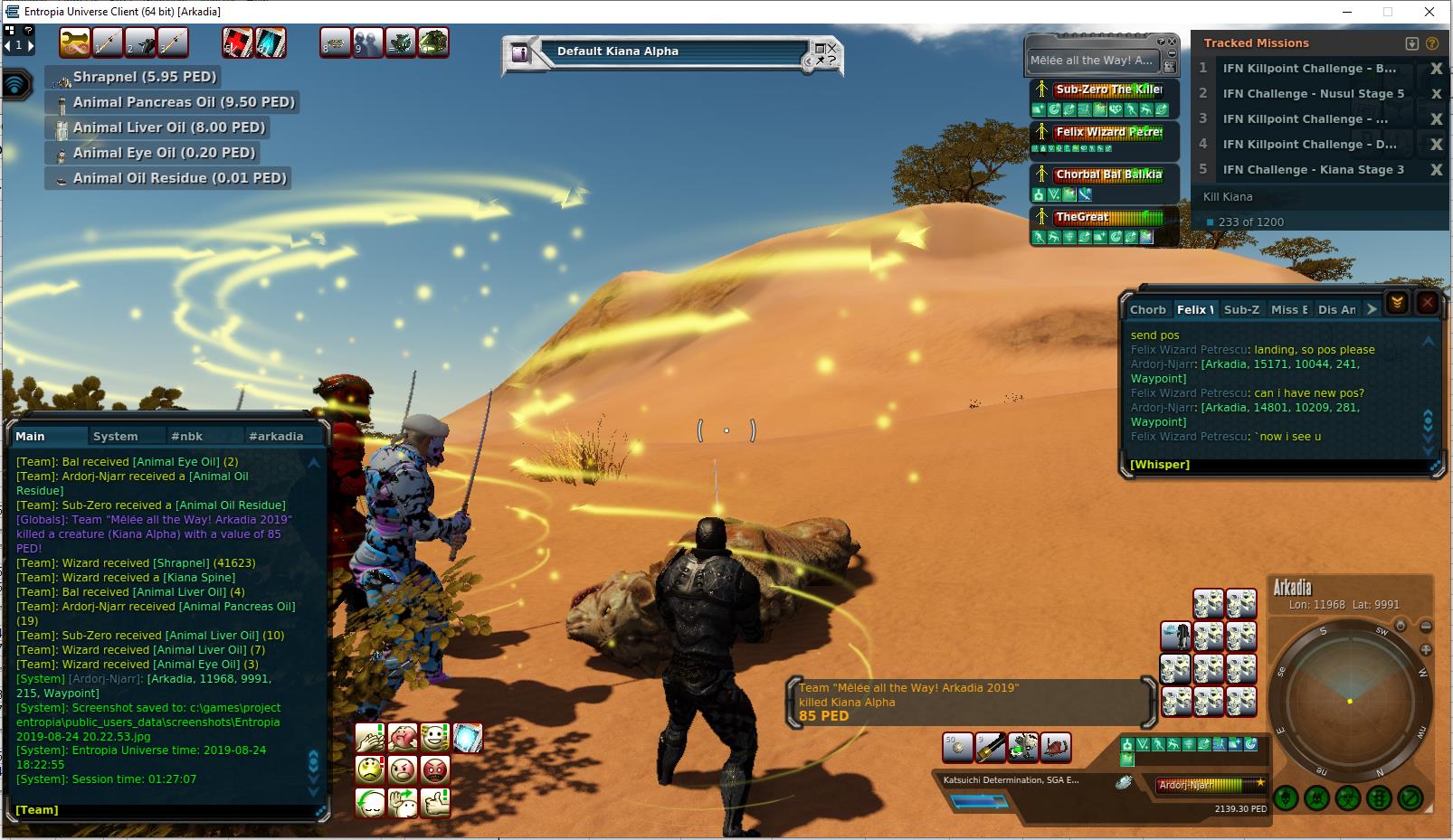Stop tracking IFN Challenge - Nusul Stage 5
1453x840 pixels.
tap(1436, 94)
